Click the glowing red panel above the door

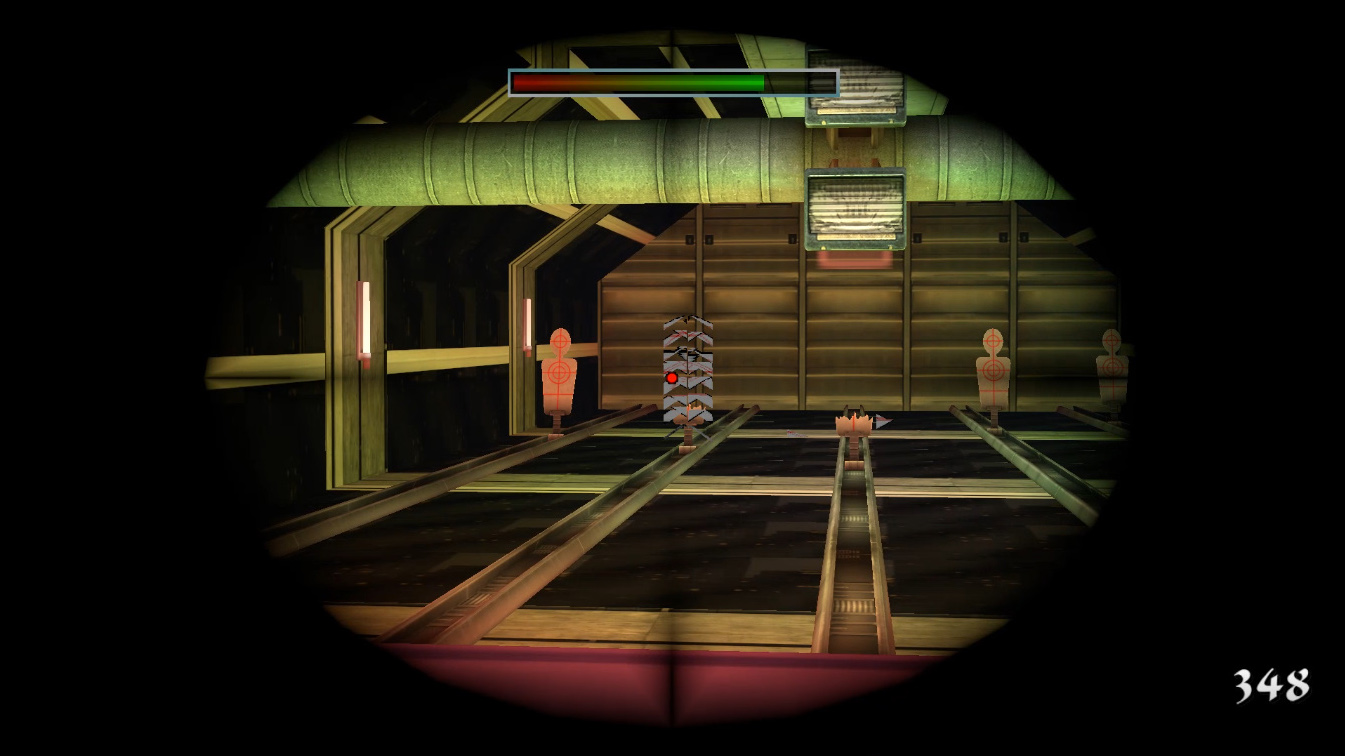pyautogui.click(x=855, y=258)
